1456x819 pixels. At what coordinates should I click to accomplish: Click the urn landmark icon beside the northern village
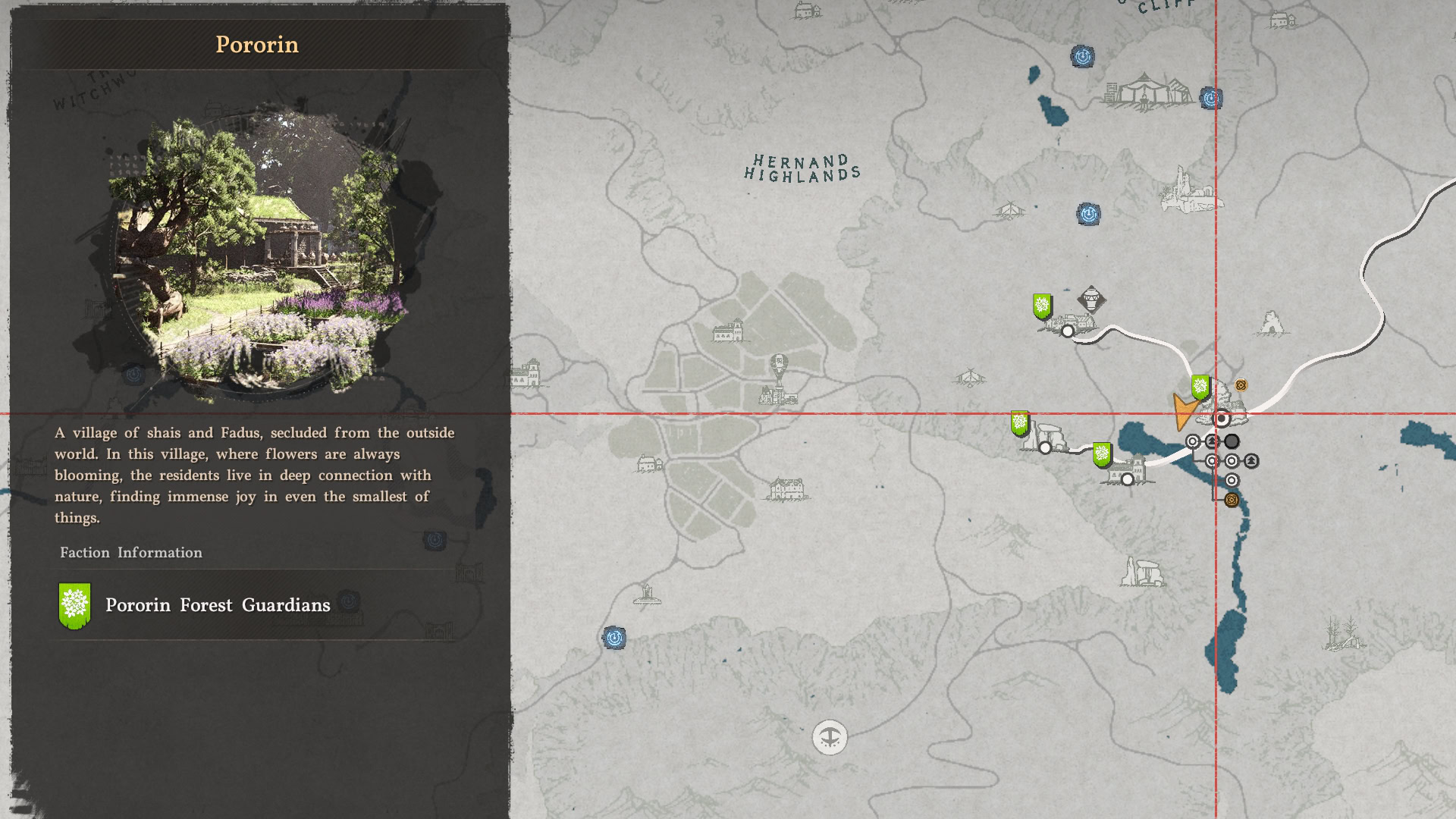[x=1090, y=298]
